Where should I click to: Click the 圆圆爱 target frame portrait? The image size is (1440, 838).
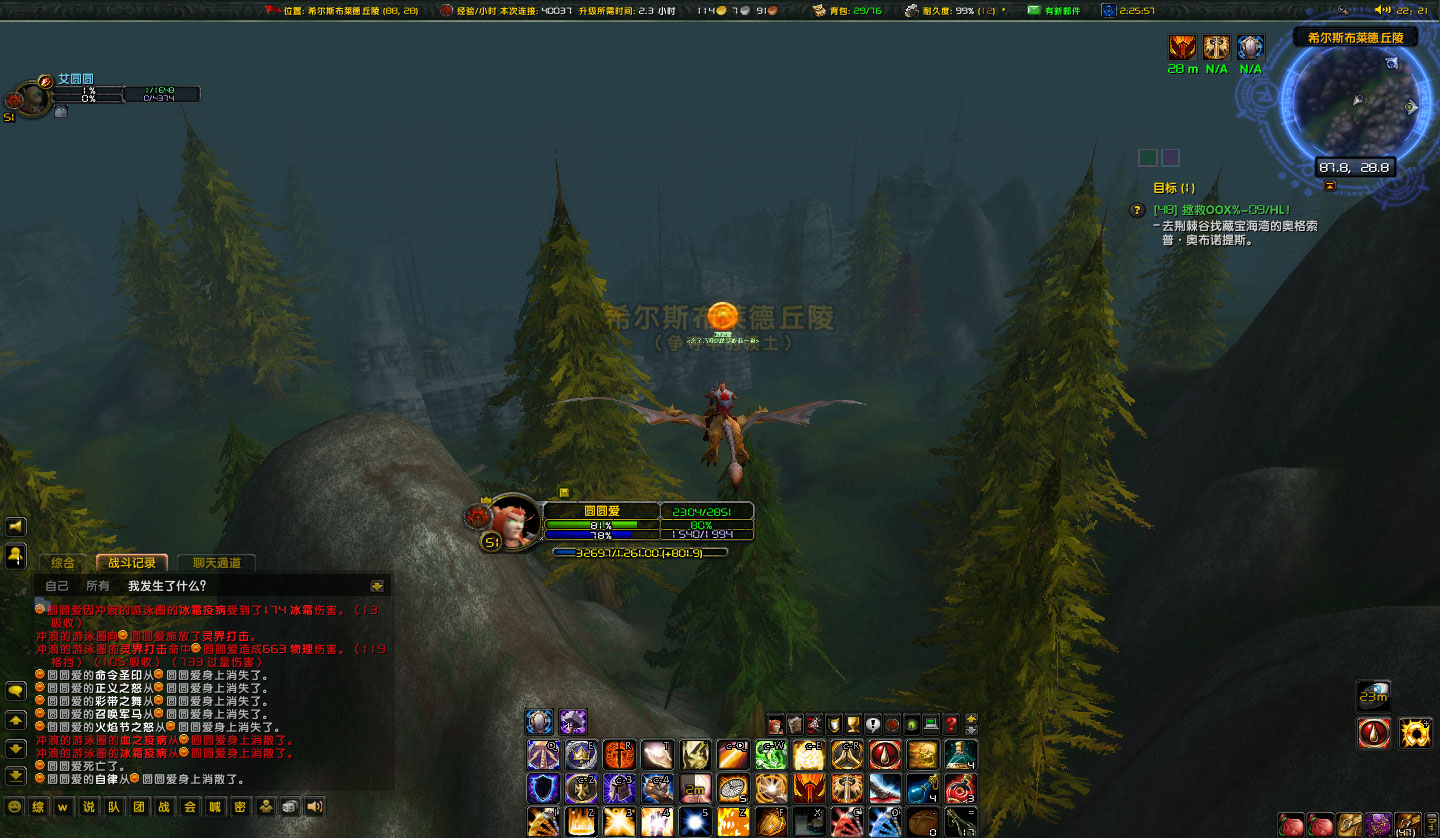[x=517, y=522]
